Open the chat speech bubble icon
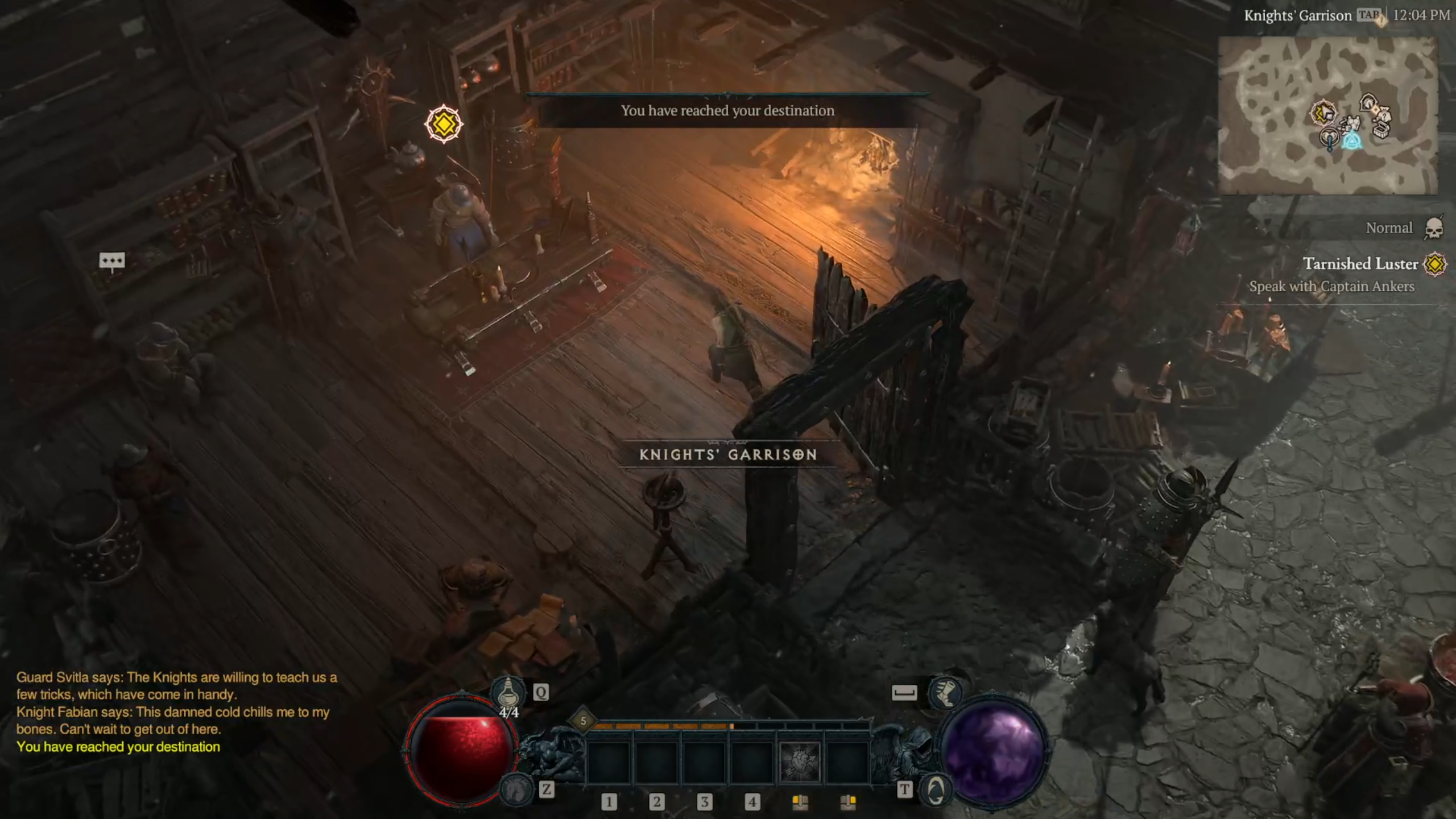1456x819 pixels. [x=111, y=261]
